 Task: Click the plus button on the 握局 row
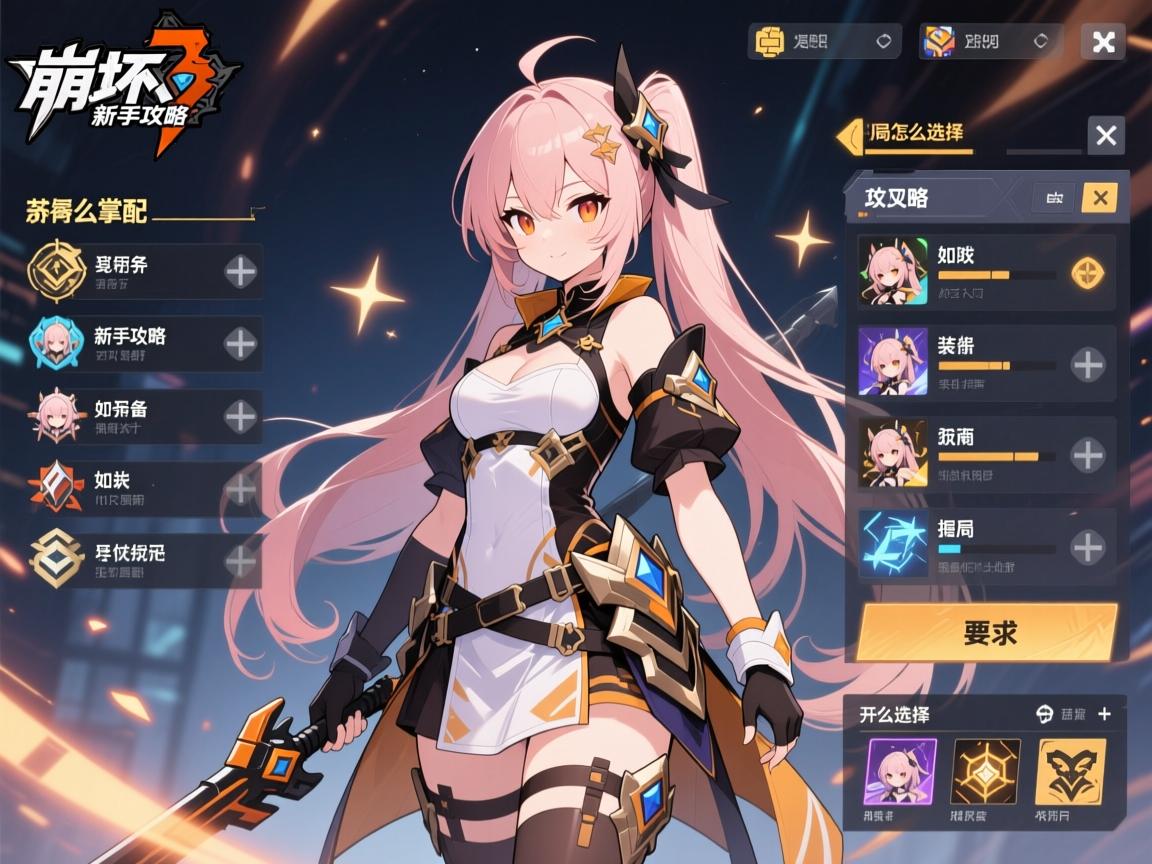click(x=1087, y=547)
